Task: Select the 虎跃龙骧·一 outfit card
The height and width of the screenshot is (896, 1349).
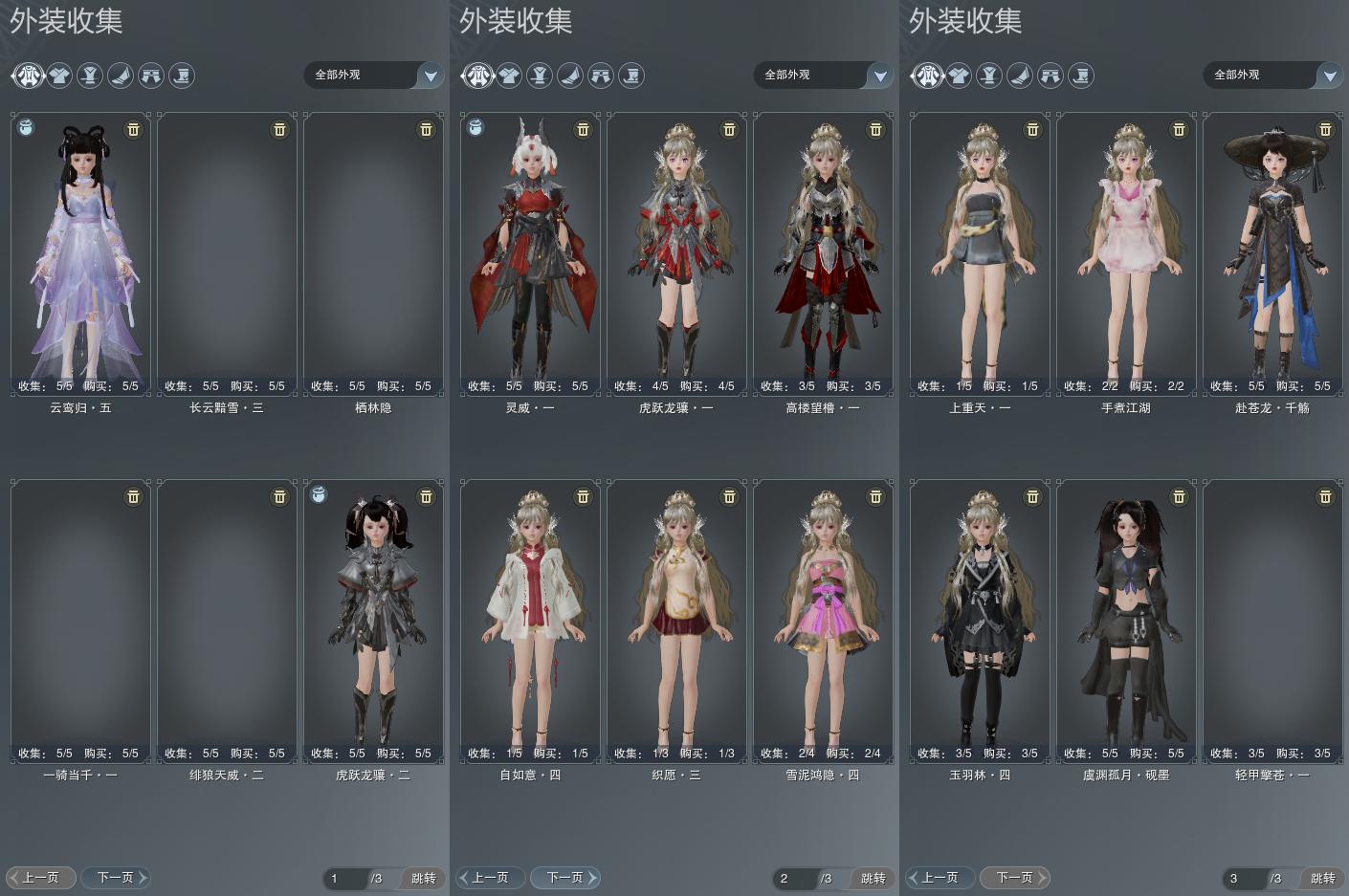Action: (x=676, y=253)
